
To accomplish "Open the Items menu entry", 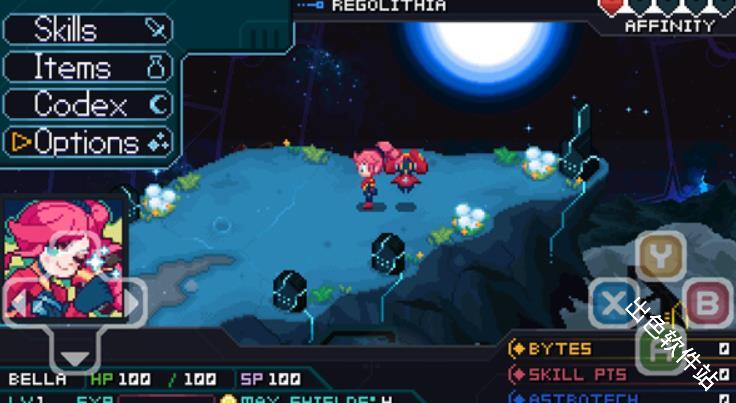I will (88, 67).
